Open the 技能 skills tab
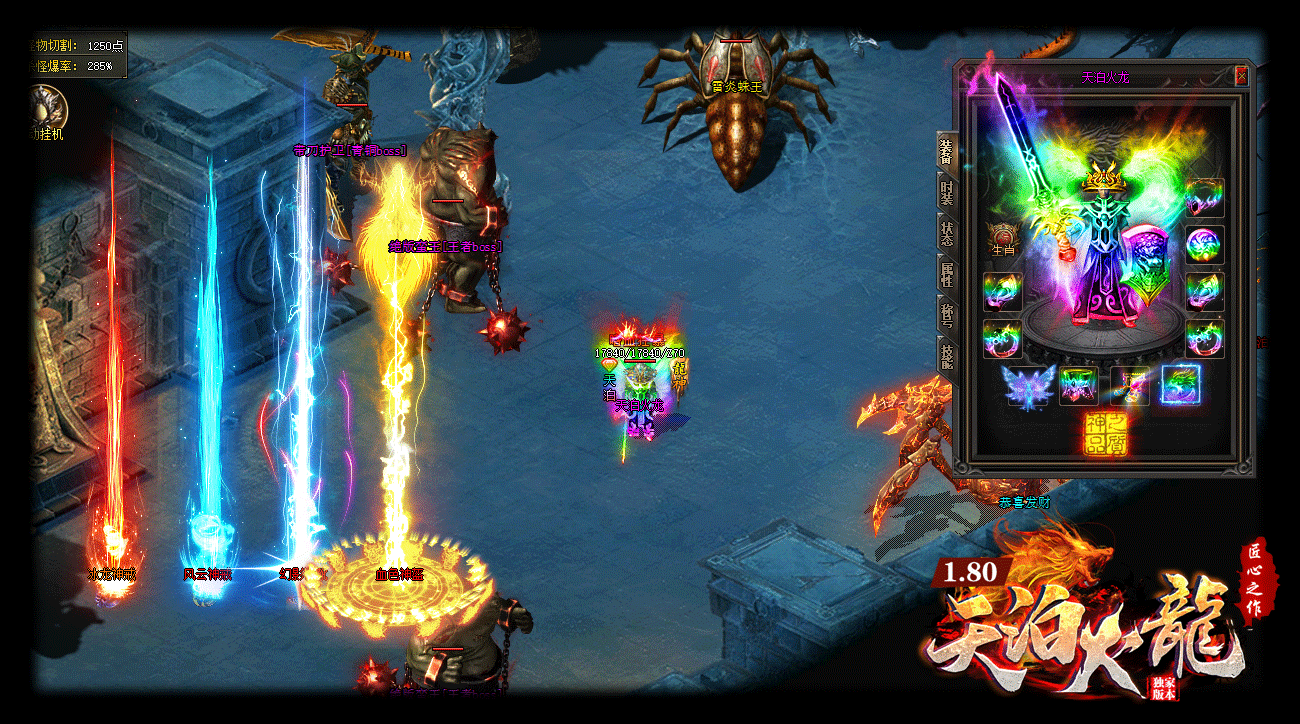The image size is (1300, 724). 946,354
